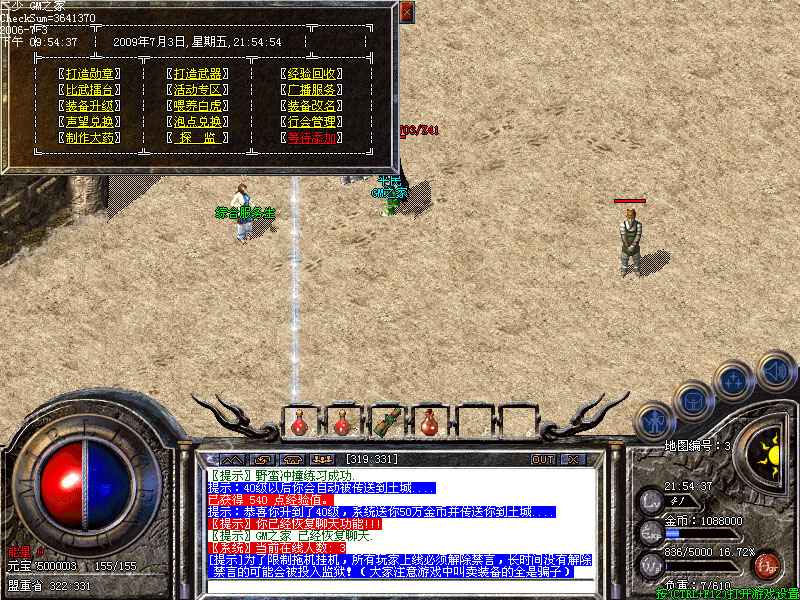Image resolution: width=800 pixels, height=600 pixels.
Task: Close the NPC dialog with the X
Action: pos(406,13)
